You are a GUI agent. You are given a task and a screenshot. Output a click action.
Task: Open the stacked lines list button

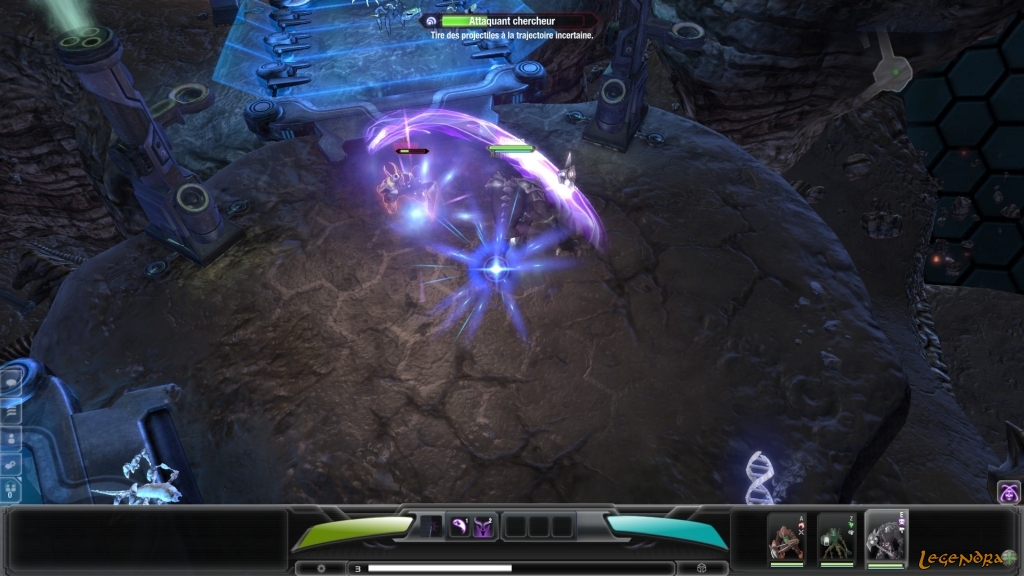(13, 409)
